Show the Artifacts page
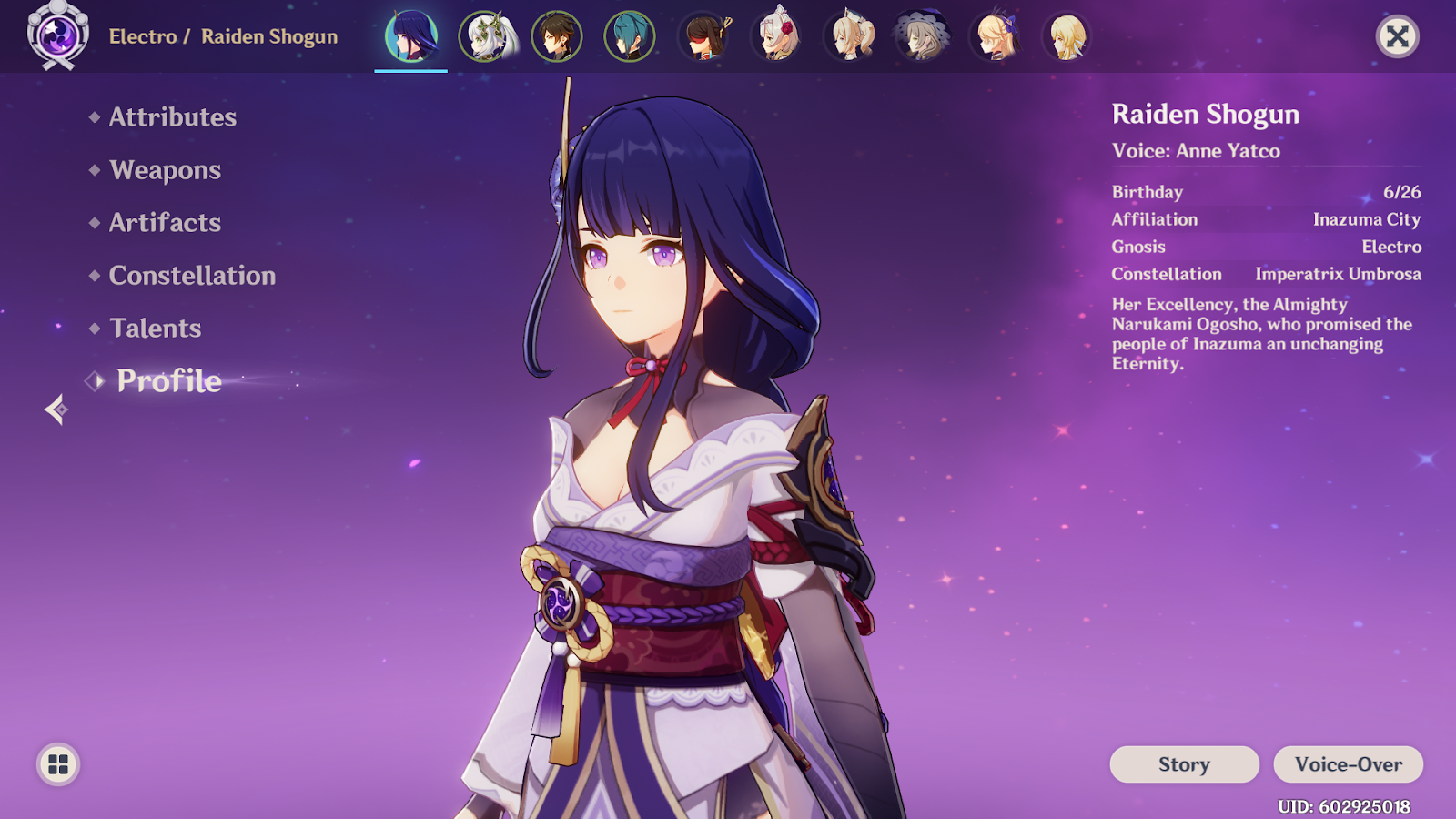Viewport: 1456px width, 819px height. pos(165,223)
